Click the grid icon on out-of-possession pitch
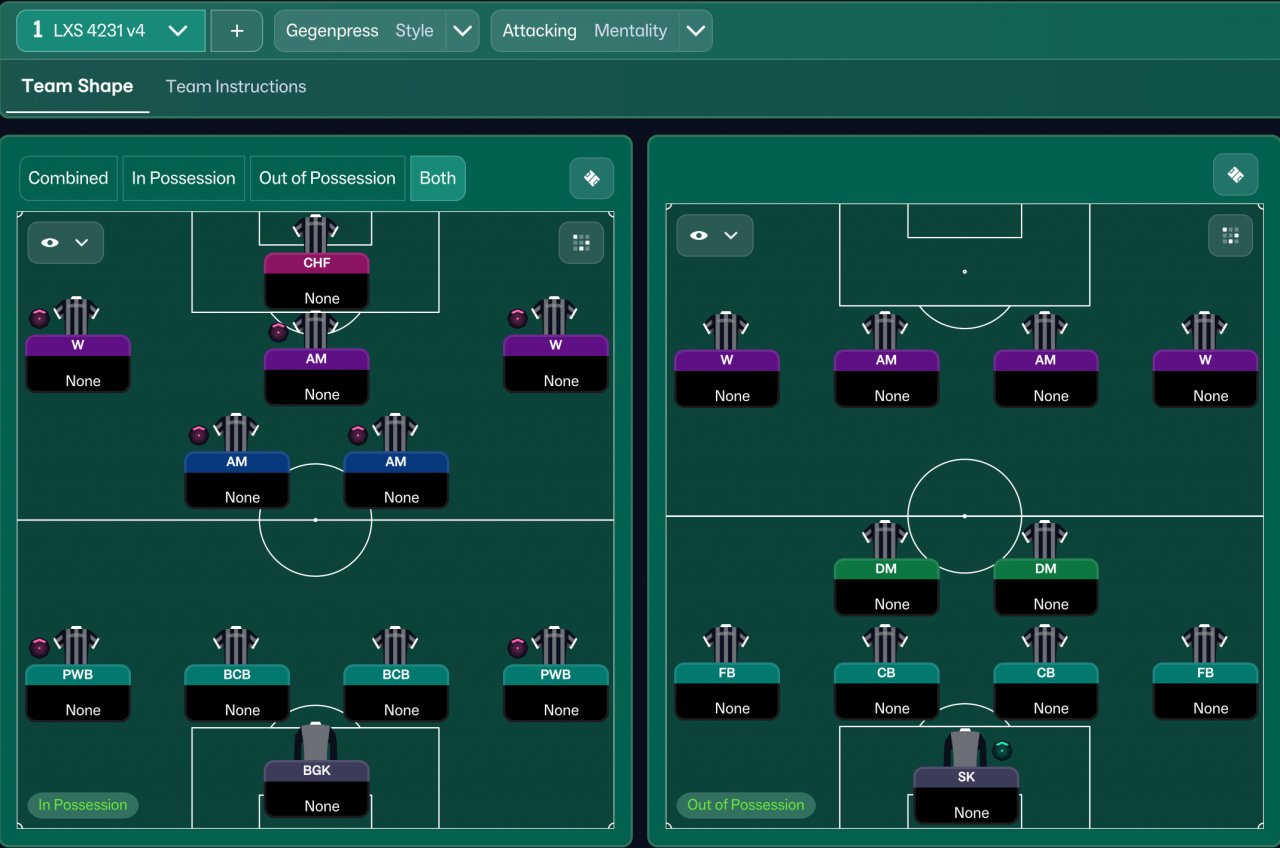1280x848 pixels. click(1230, 236)
